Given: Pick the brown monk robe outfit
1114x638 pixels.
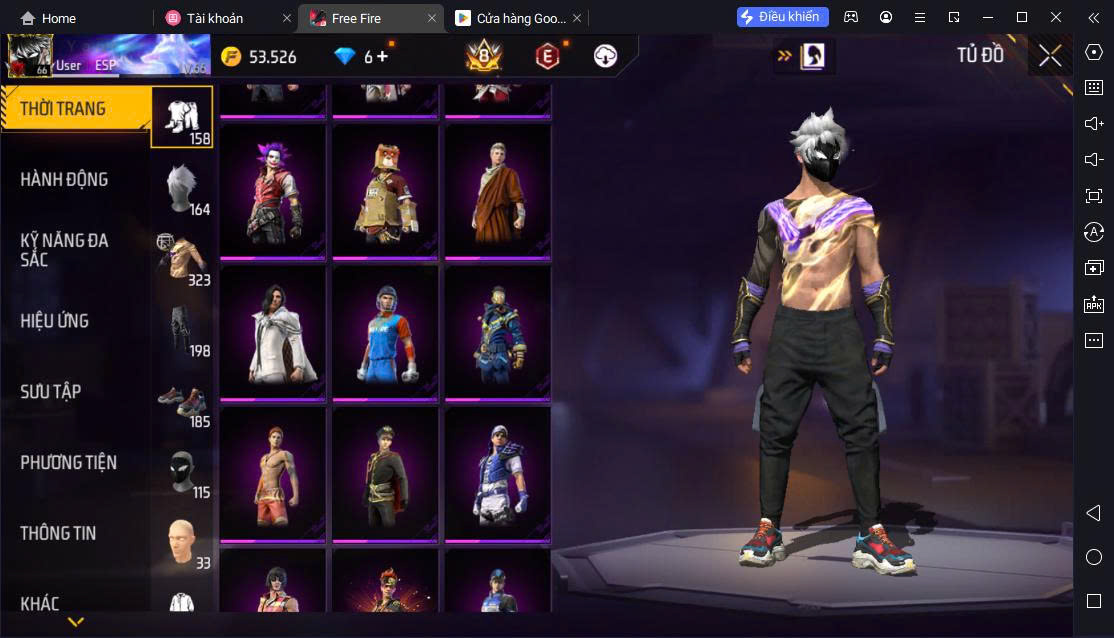Looking at the screenshot, I should coord(497,190).
